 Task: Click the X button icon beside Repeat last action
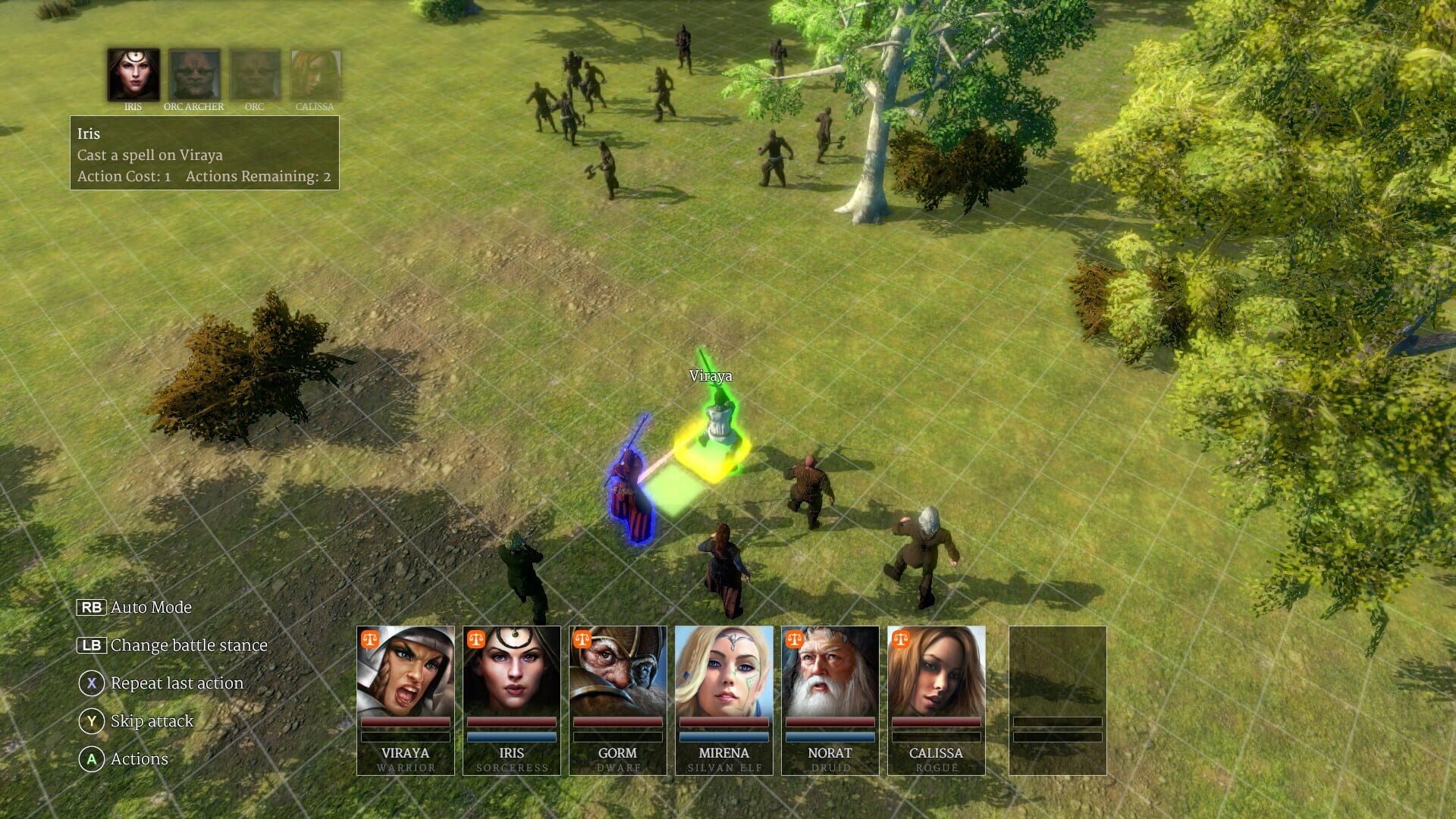[91, 683]
